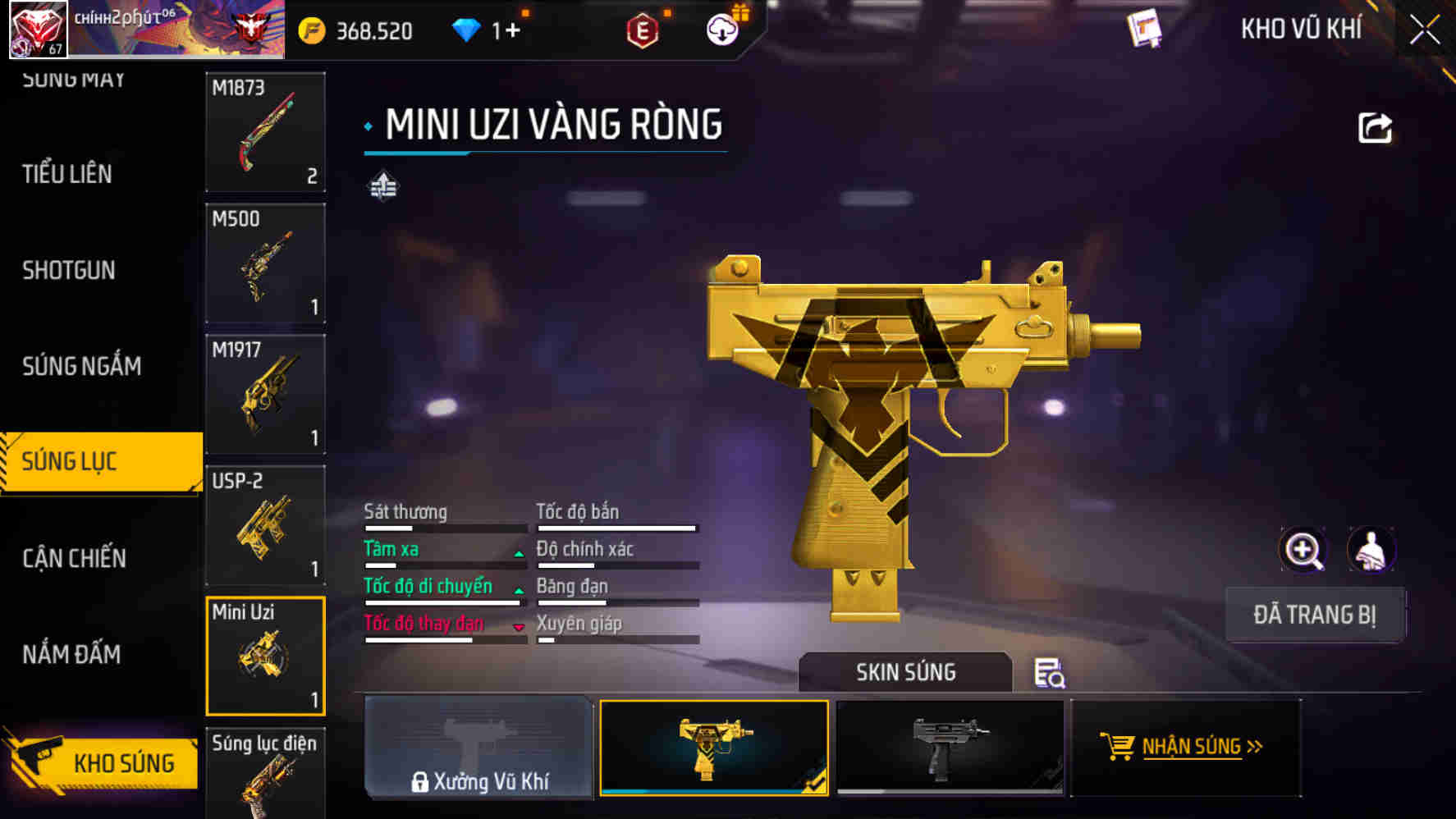
Task: Share the Mini Uzi skin
Action: (x=1375, y=128)
